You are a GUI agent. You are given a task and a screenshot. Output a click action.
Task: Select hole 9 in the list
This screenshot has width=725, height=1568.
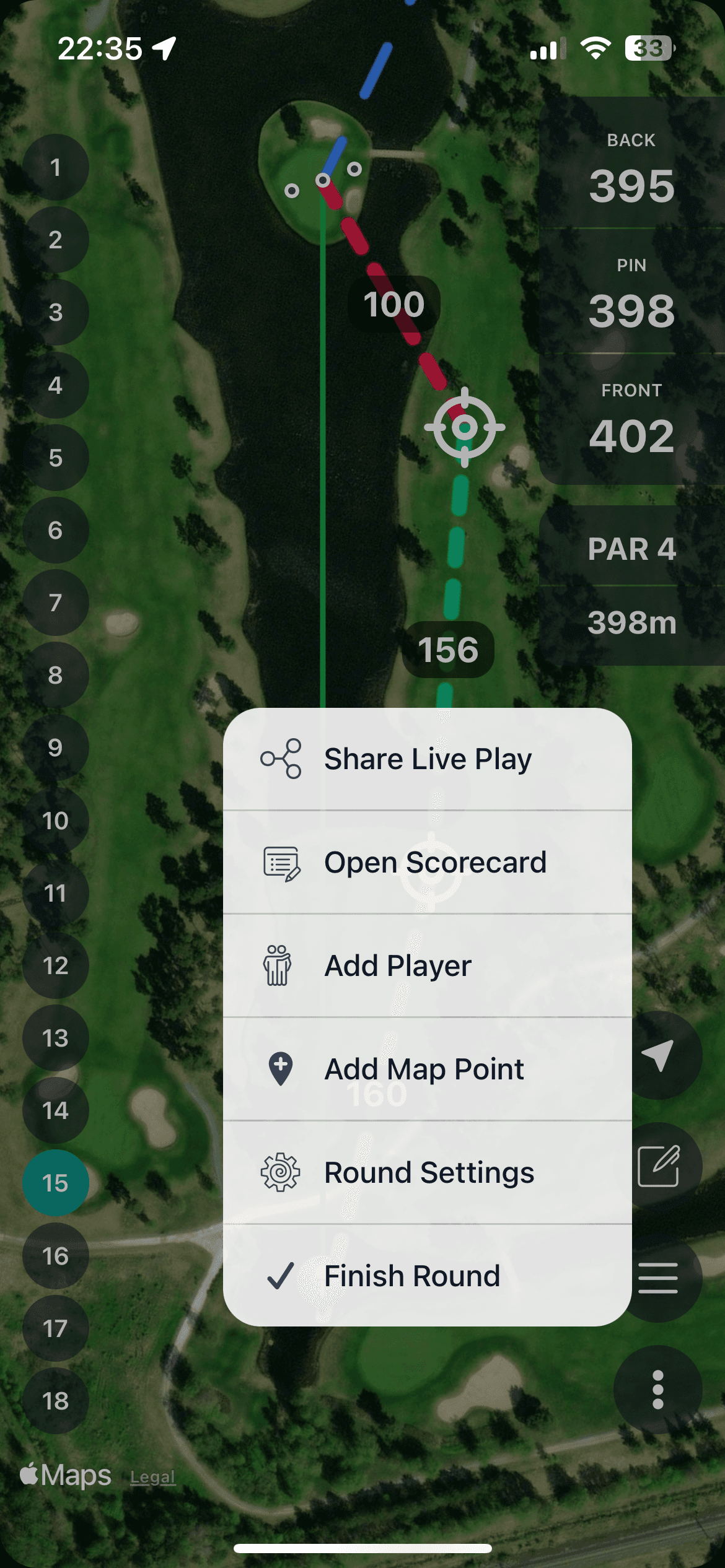pyautogui.click(x=56, y=747)
